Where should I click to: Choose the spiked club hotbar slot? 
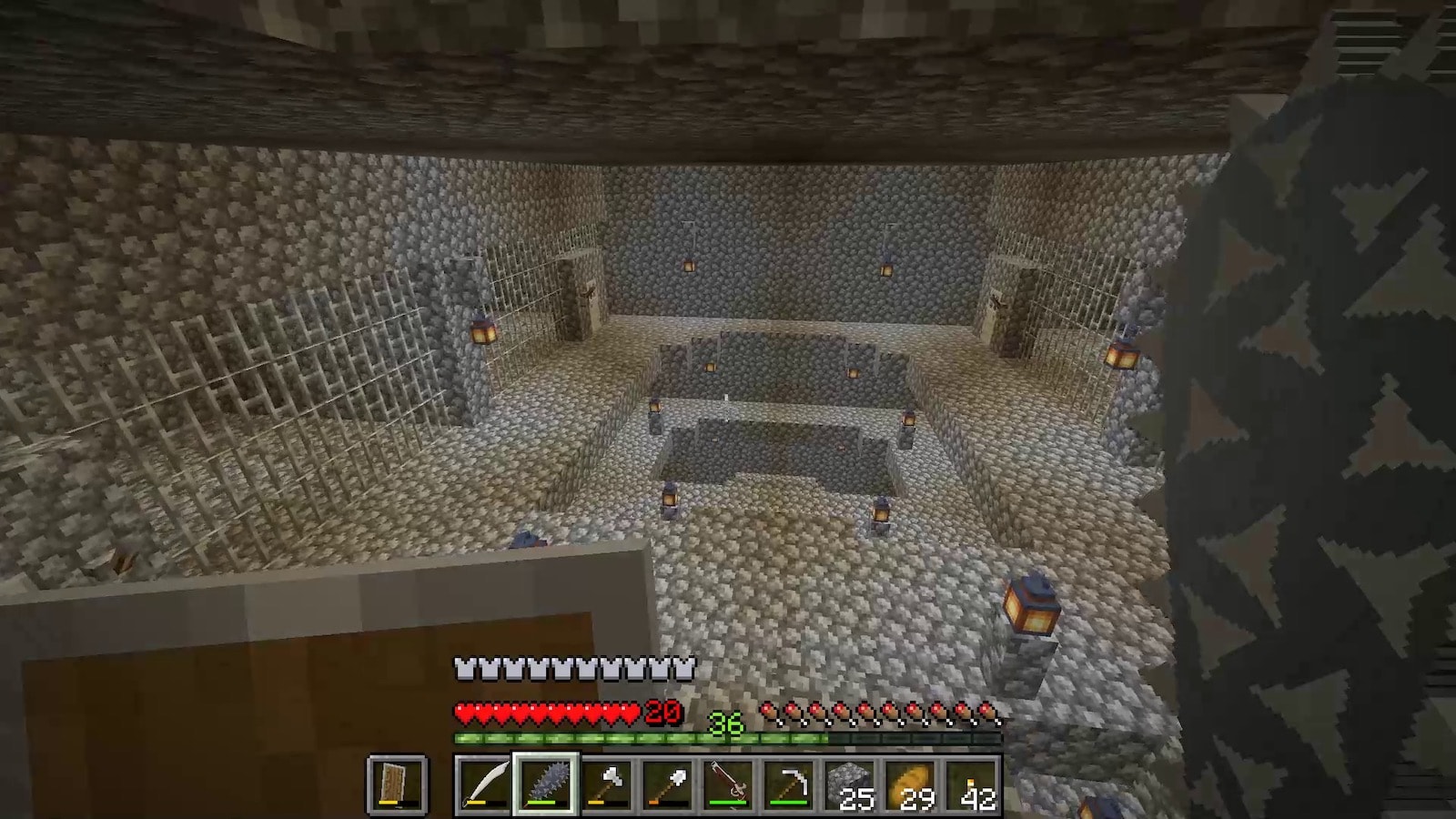click(x=545, y=784)
